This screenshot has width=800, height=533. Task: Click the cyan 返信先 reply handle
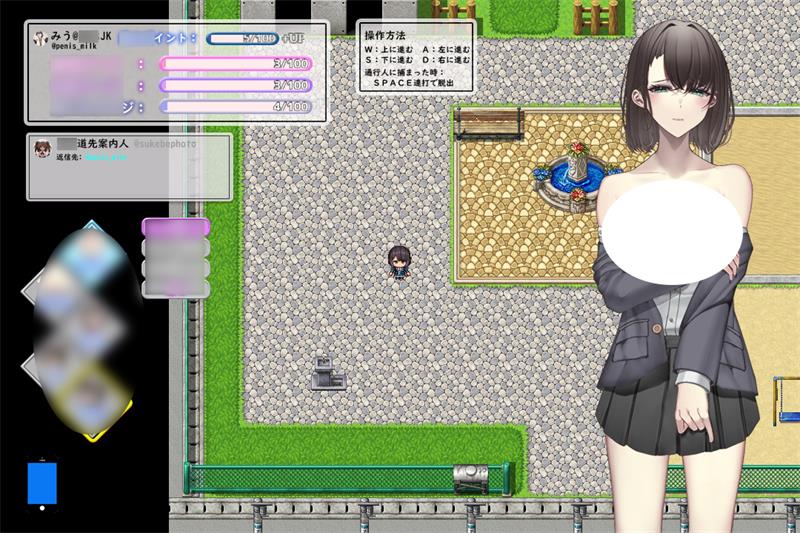click(x=106, y=157)
